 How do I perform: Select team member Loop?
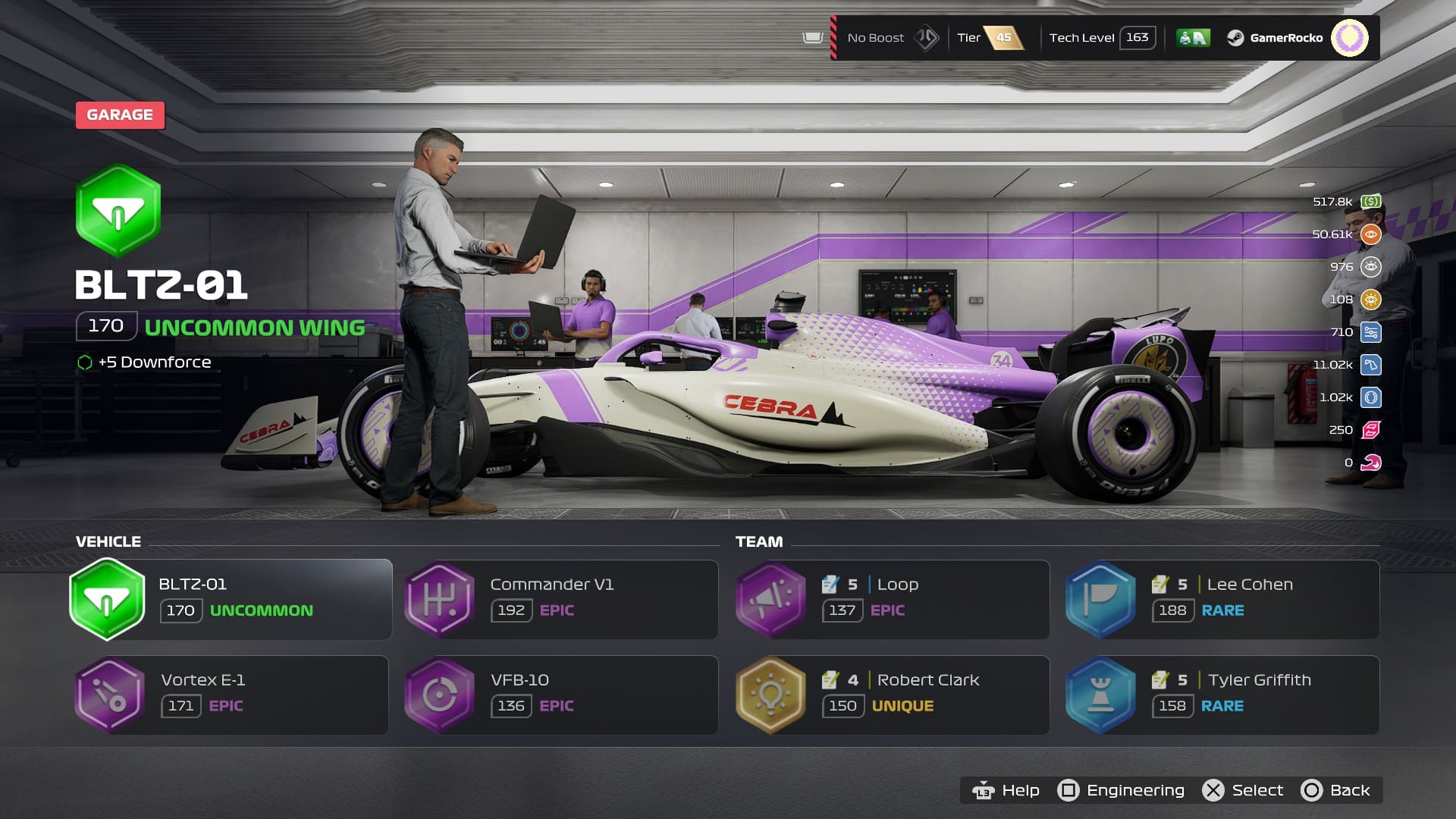[x=893, y=599]
